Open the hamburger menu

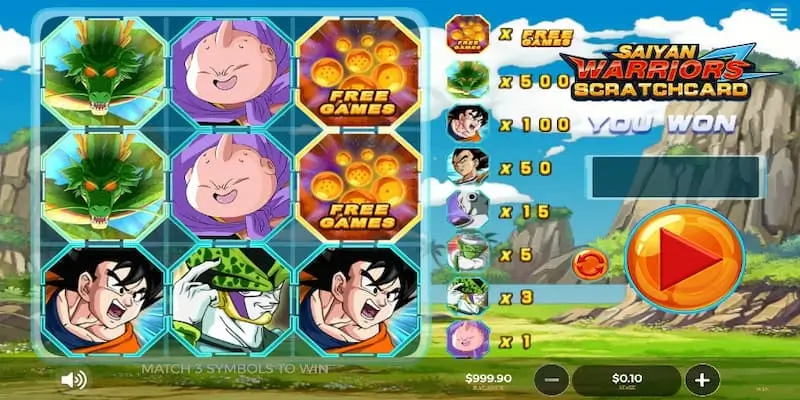(779, 14)
